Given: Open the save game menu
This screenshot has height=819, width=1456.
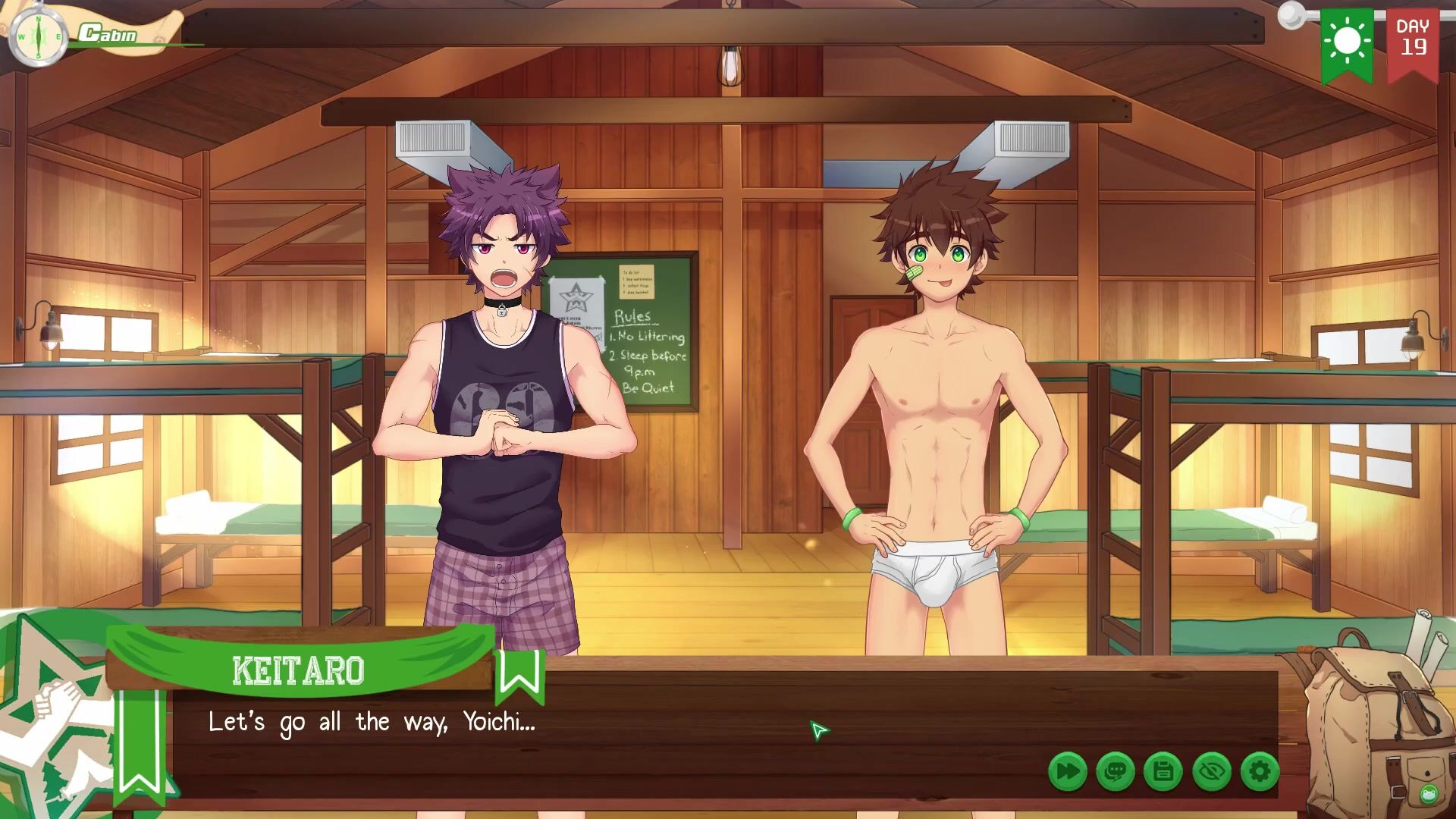Looking at the screenshot, I should [x=1163, y=772].
